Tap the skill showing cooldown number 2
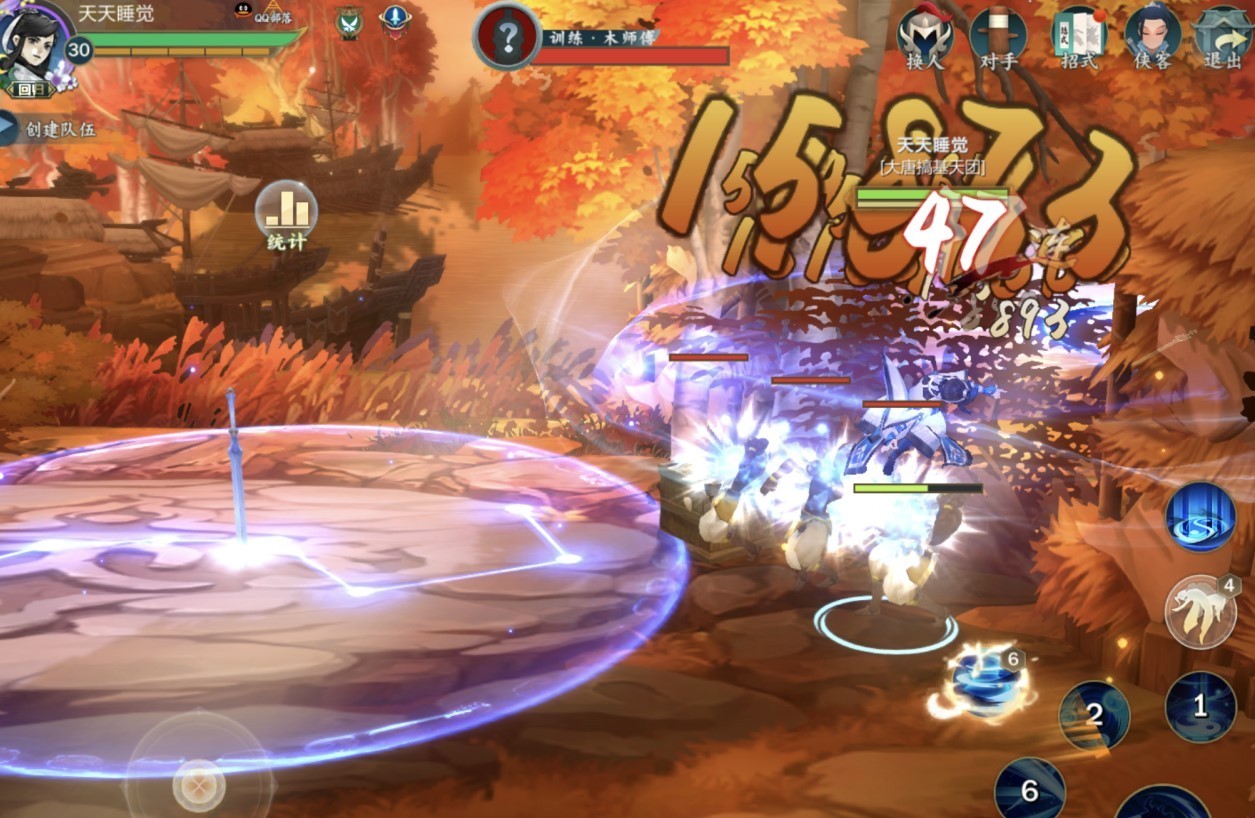The width and height of the screenshot is (1255, 818). pyautogui.click(x=1094, y=715)
